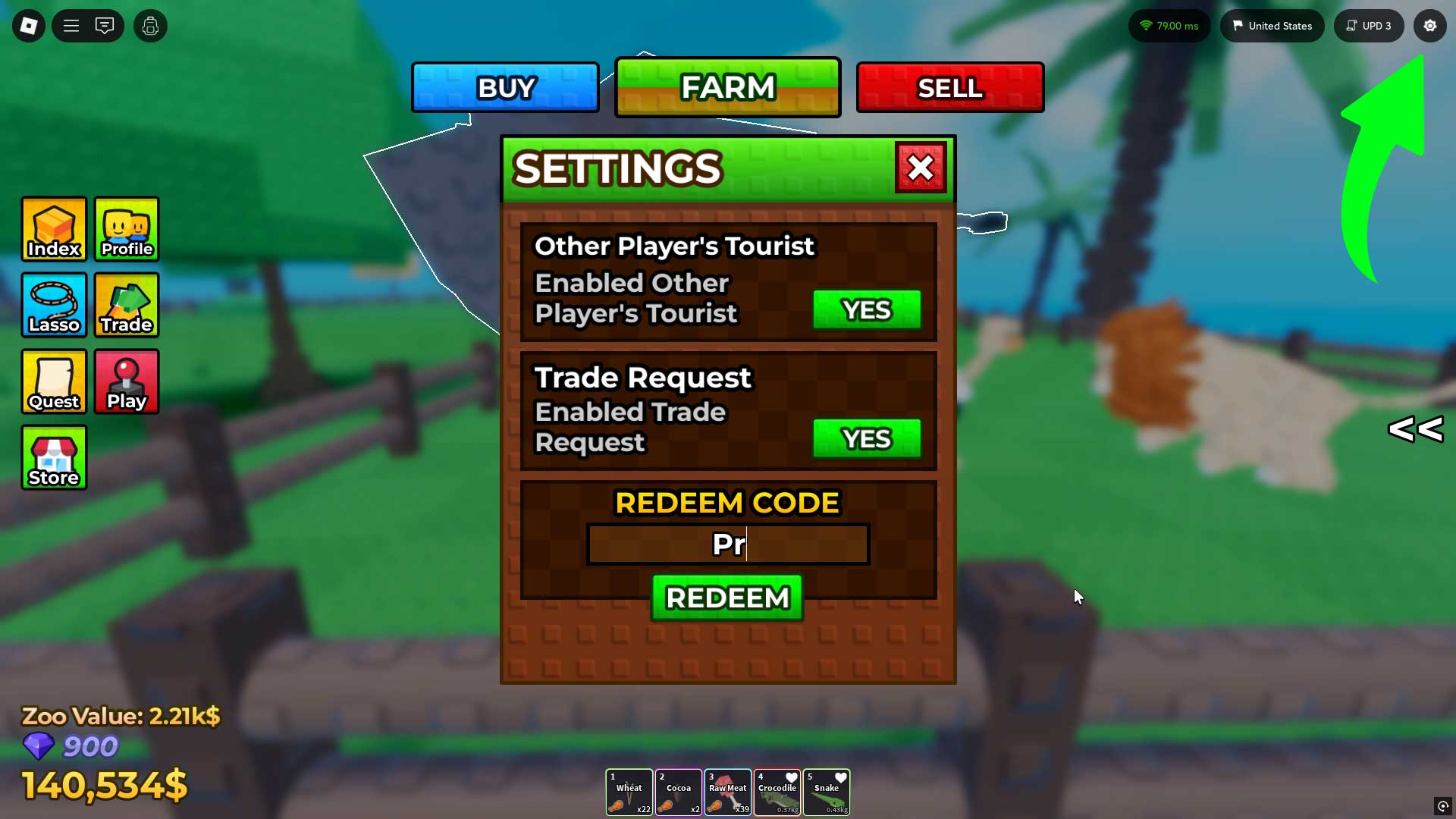Open the settings gear icon

click(1430, 25)
